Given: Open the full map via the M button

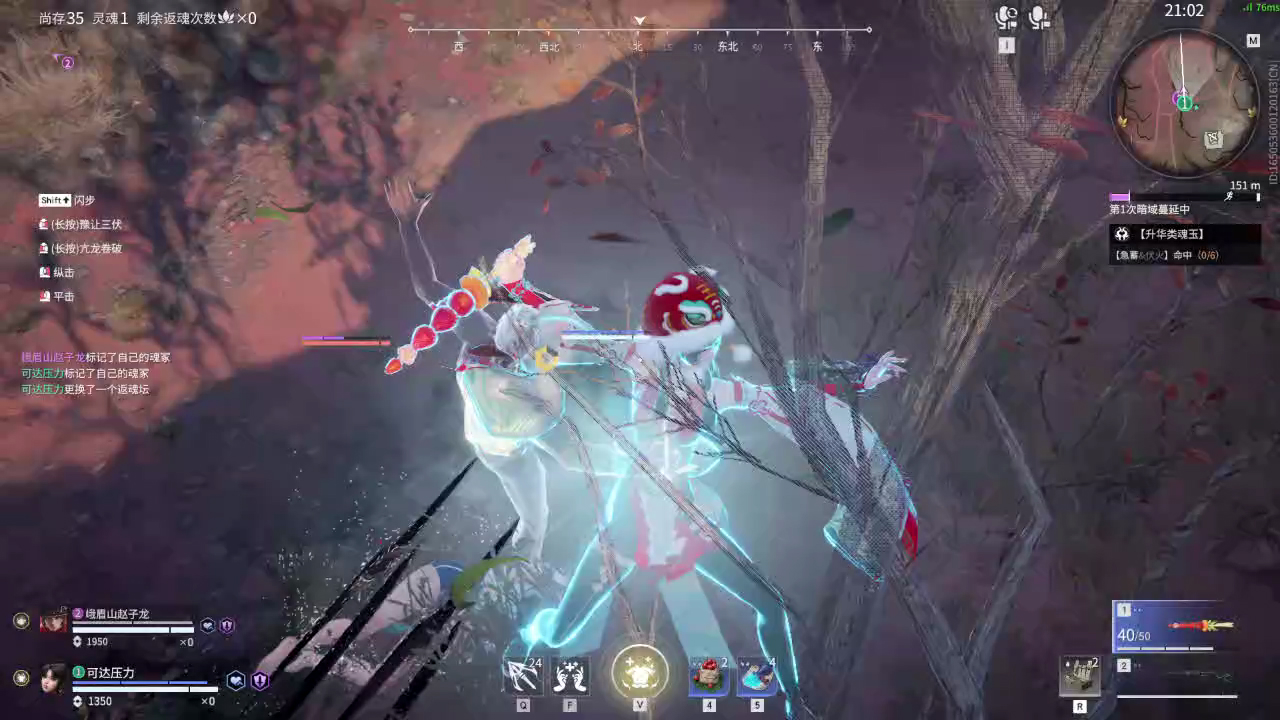Looking at the screenshot, I should coord(1253,40).
